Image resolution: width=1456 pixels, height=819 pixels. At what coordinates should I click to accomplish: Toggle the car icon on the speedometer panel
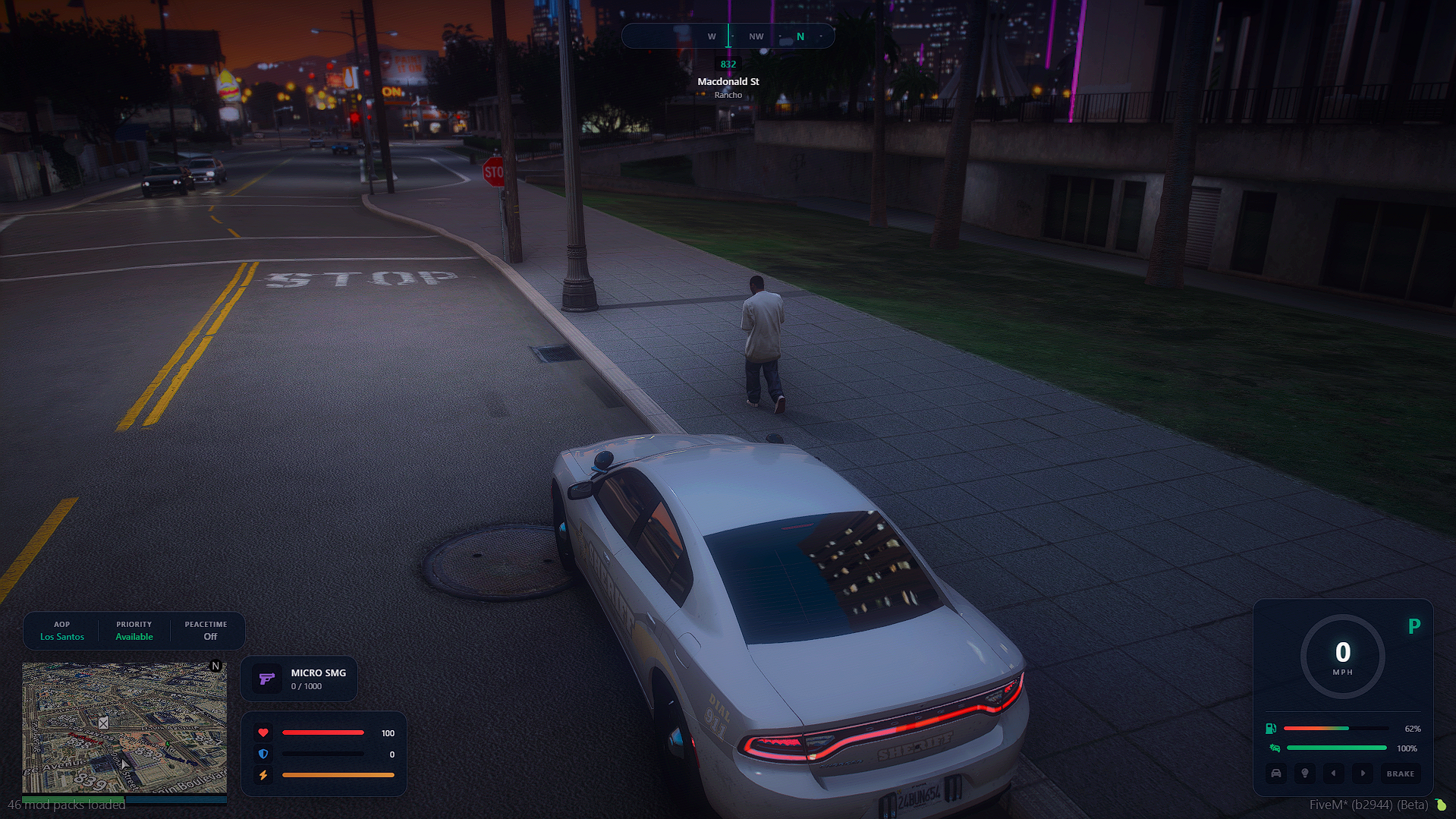tap(1276, 773)
